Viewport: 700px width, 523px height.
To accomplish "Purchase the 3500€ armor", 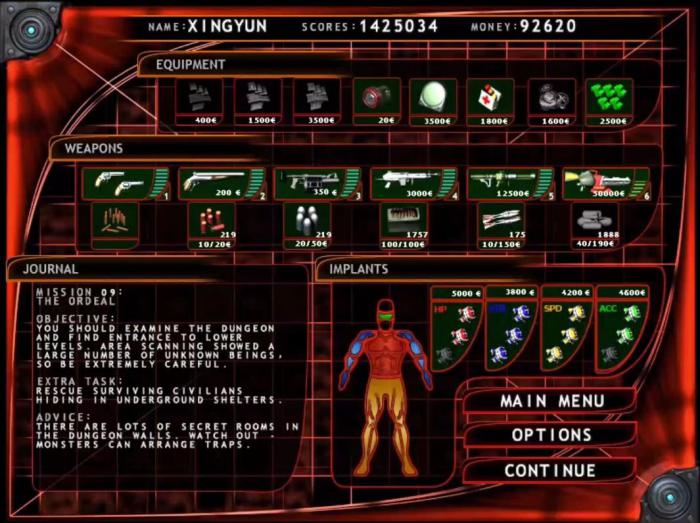I will 317,101.
